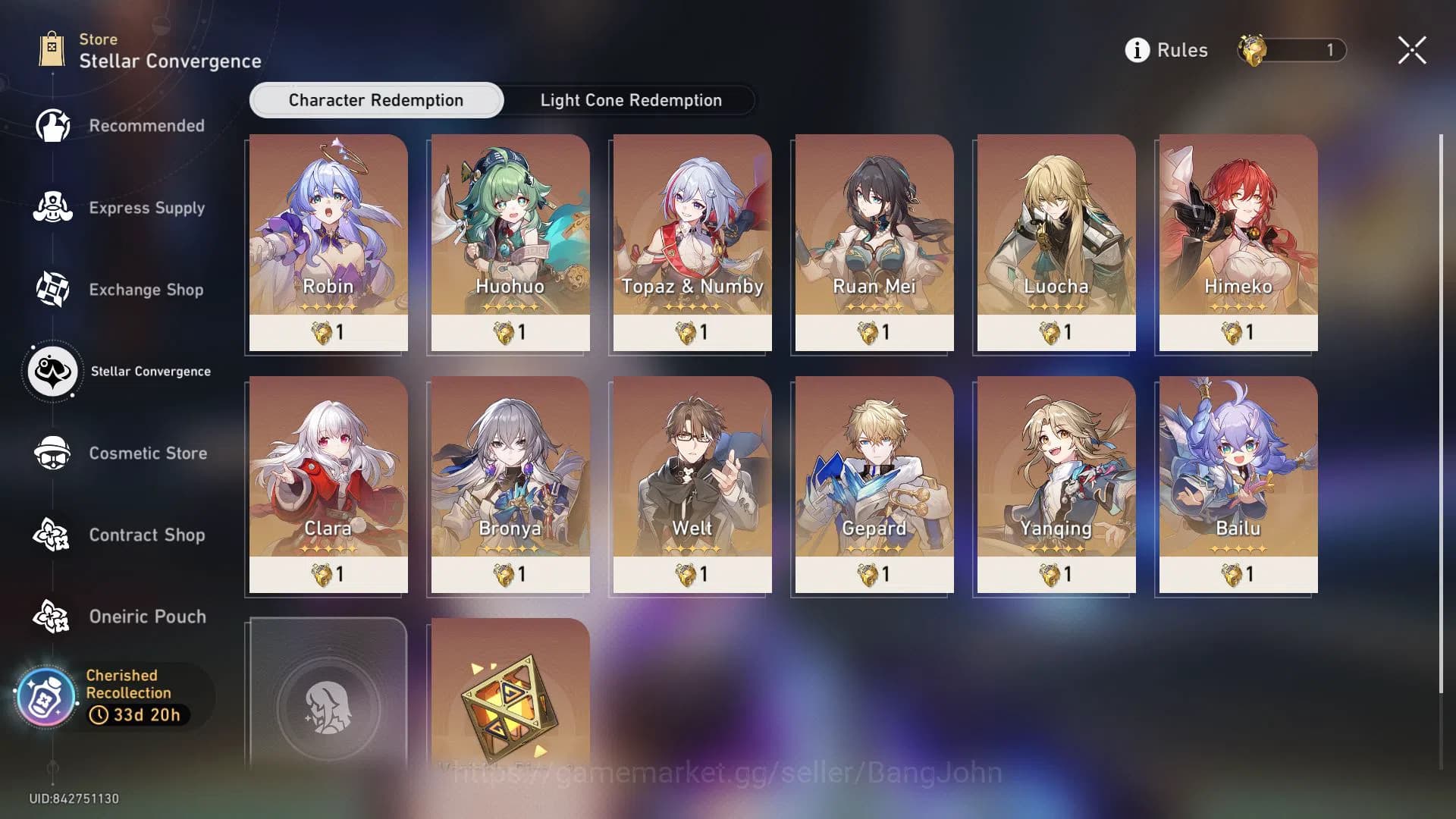Switch to Light Cone Redemption tab
1456x819 pixels.
point(630,100)
